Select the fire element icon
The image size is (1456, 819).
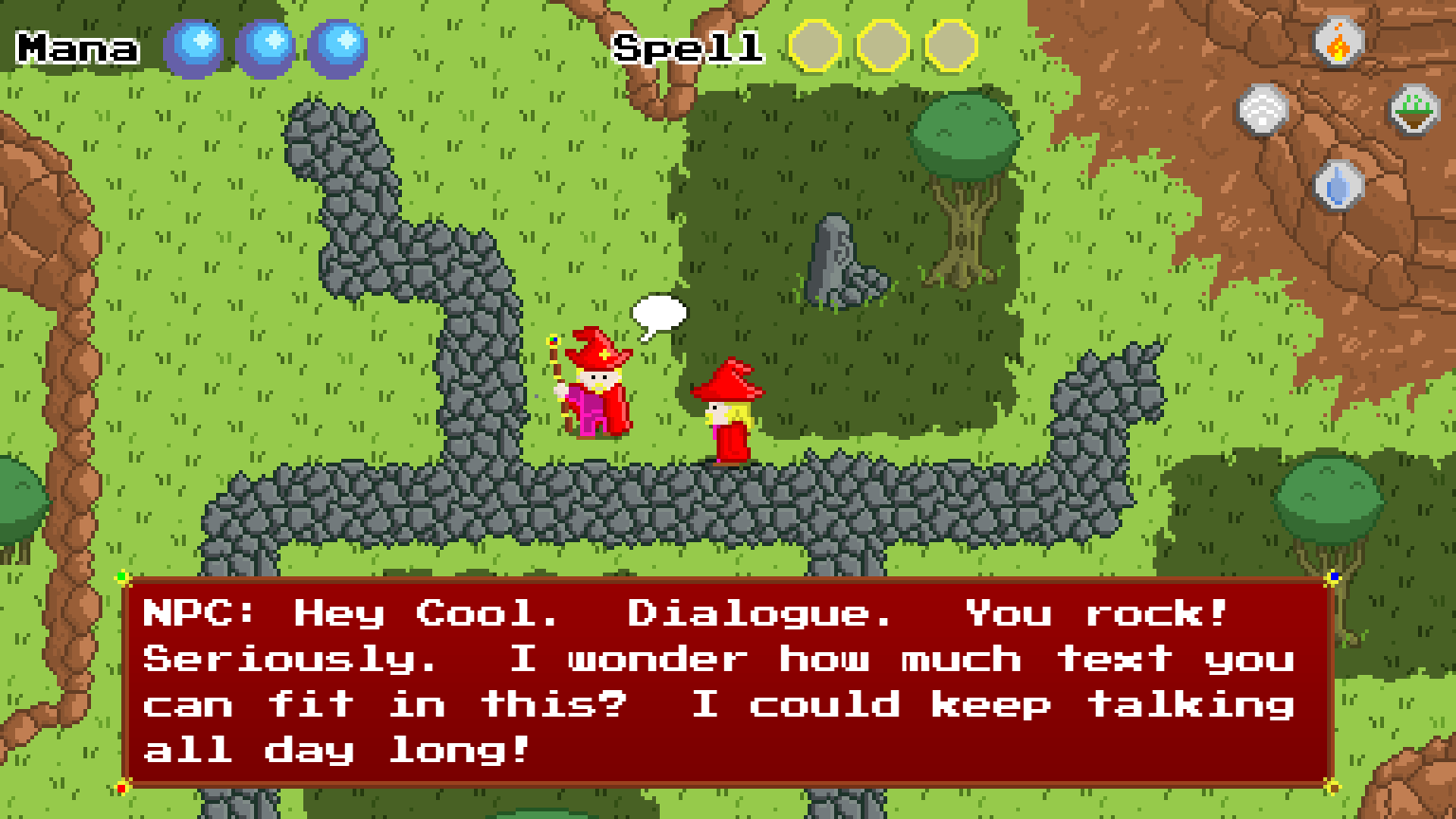pyautogui.click(x=1338, y=43)
